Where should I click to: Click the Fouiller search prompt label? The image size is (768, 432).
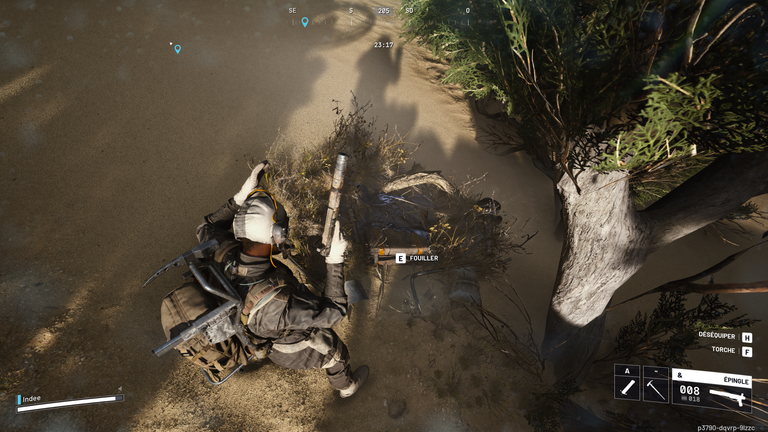click(x=423, y=258)
